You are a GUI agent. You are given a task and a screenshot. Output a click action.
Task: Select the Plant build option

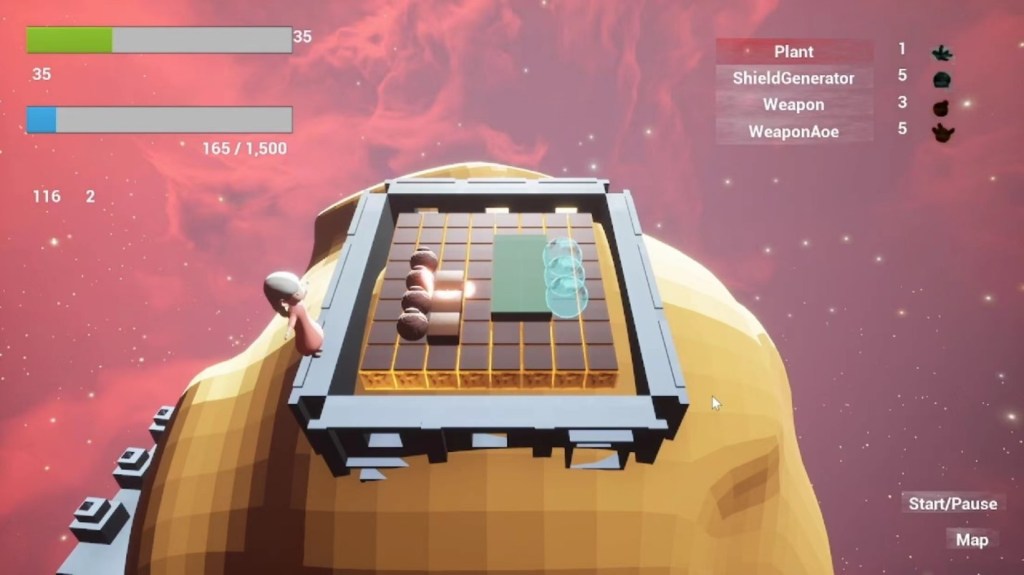(x=794, y=51)
